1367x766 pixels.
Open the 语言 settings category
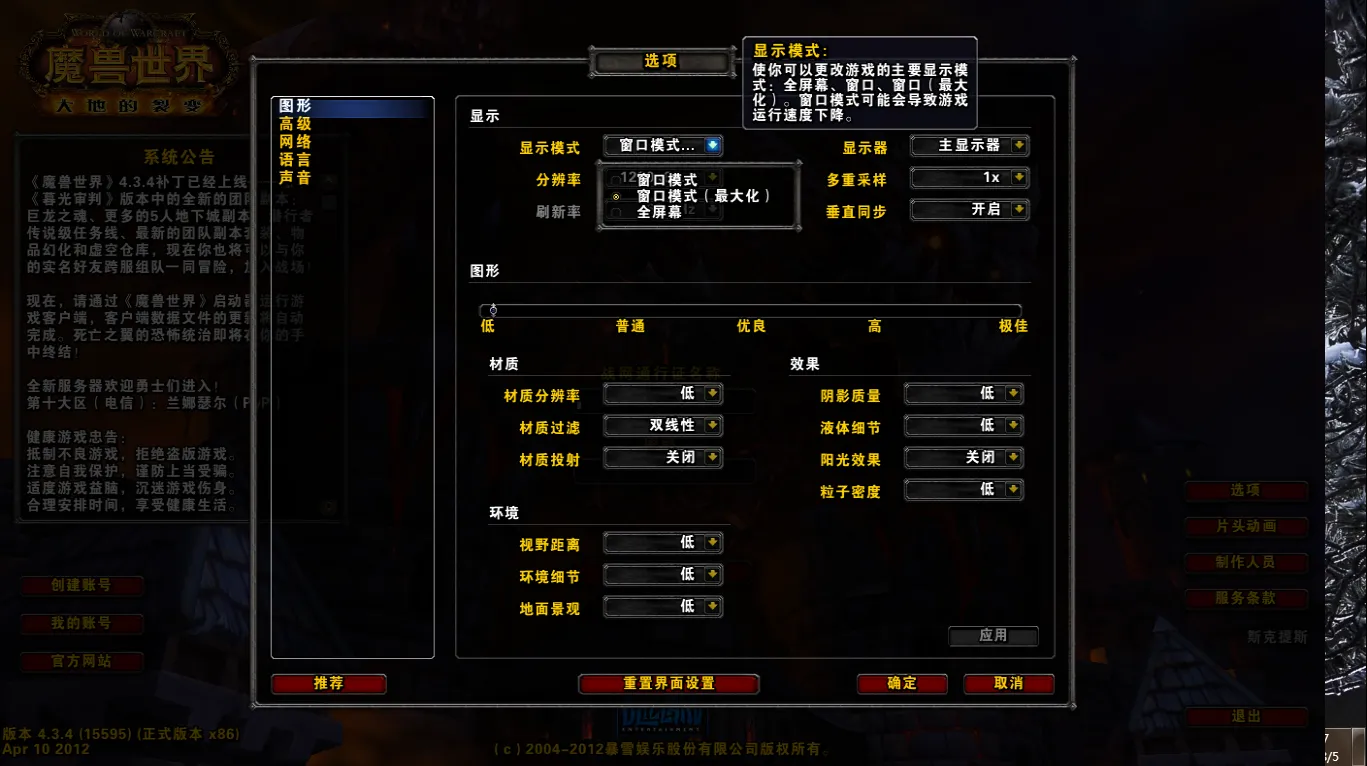[x=295, y=160]
